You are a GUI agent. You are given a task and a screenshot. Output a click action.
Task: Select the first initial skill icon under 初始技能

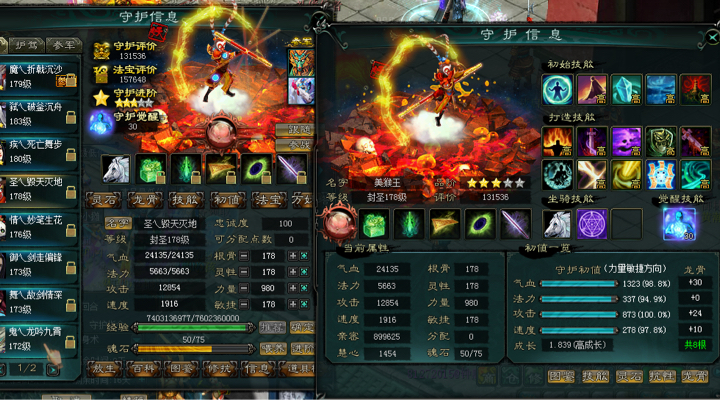click(x=556, y=90)
